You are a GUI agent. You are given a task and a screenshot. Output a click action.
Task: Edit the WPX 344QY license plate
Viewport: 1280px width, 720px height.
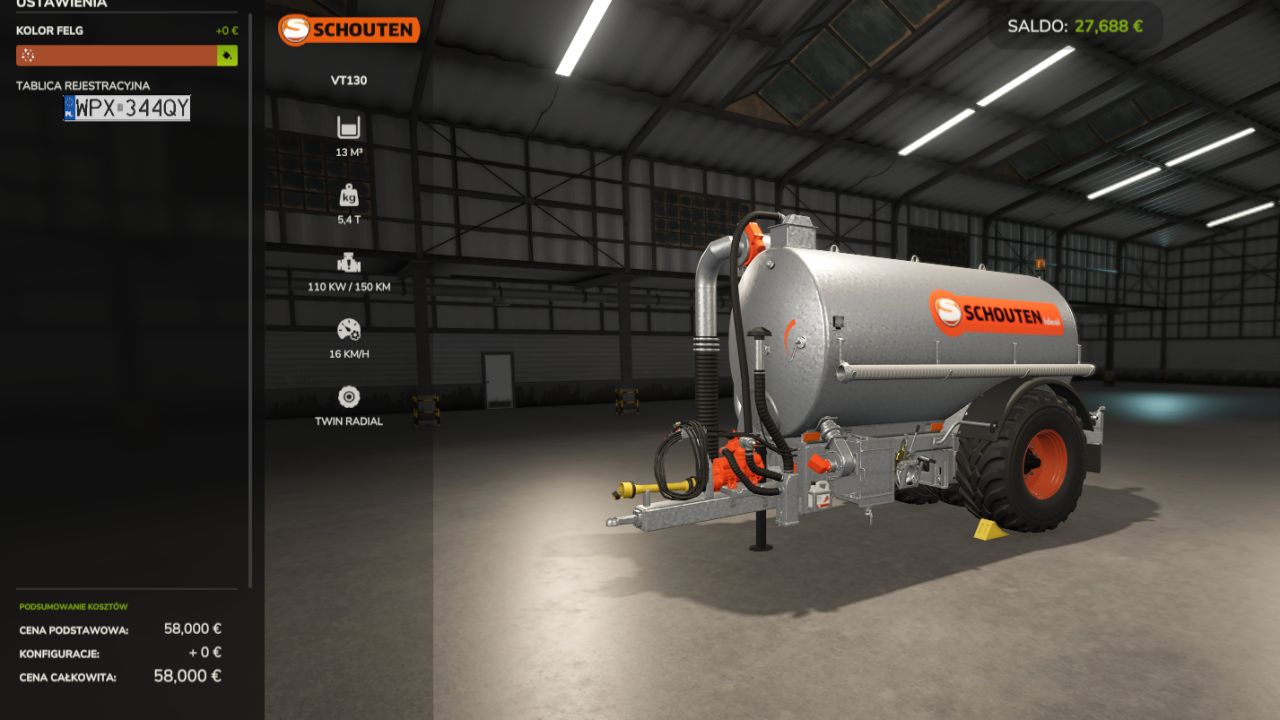tap(127, 108)
